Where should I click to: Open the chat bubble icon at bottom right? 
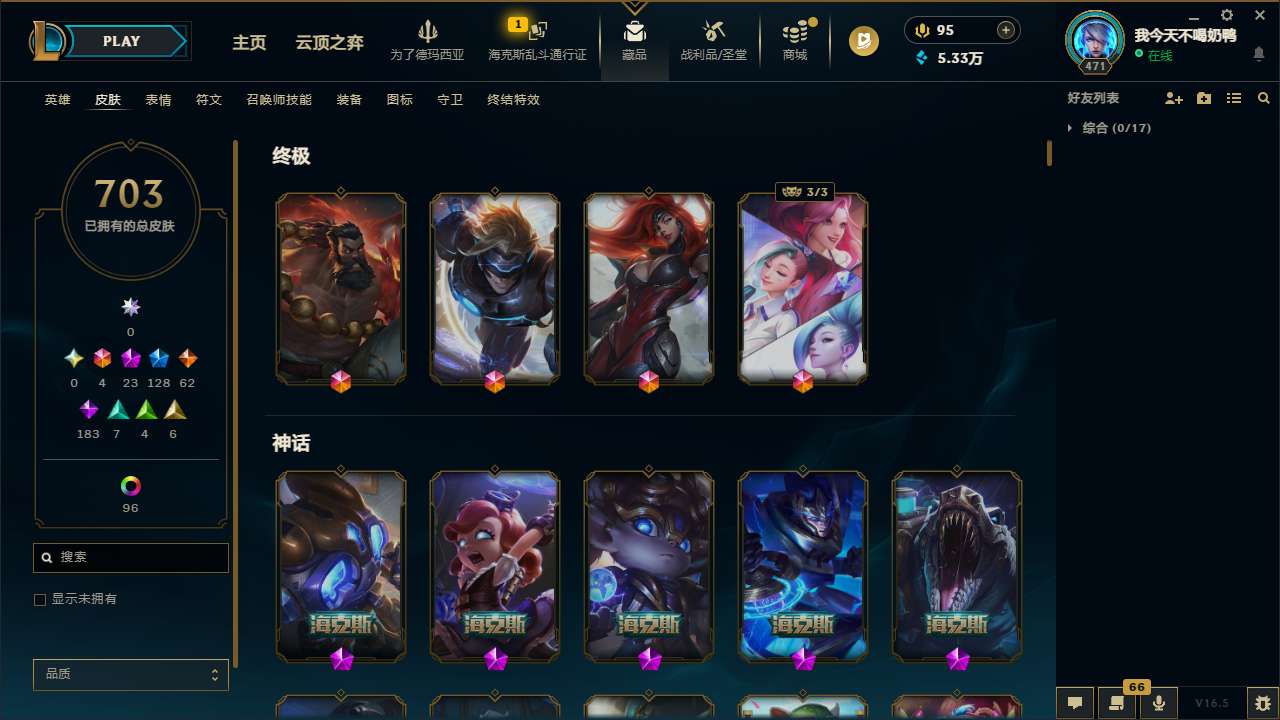pos(1074,703)
